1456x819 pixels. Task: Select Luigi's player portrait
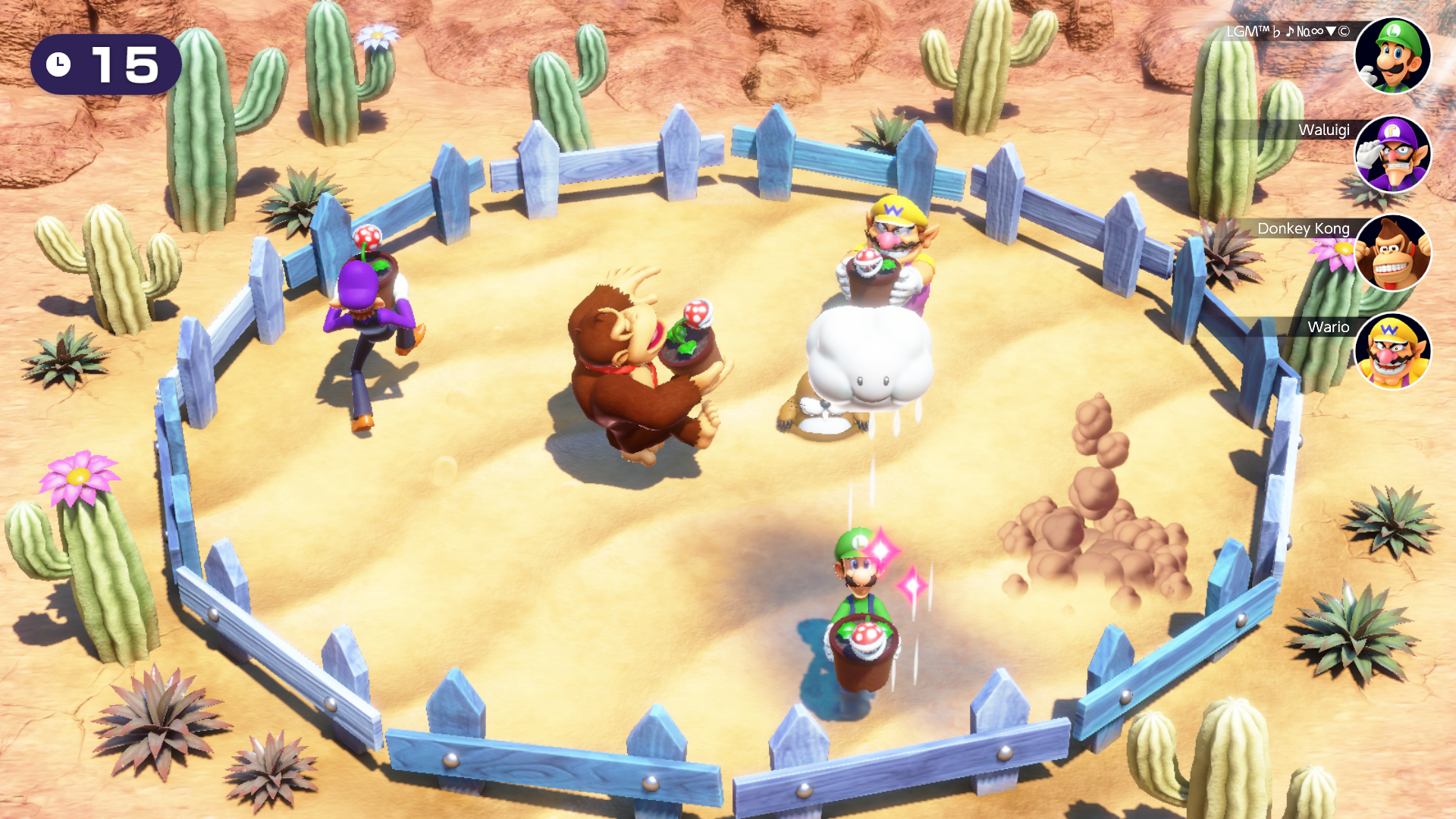[1392, 55]
